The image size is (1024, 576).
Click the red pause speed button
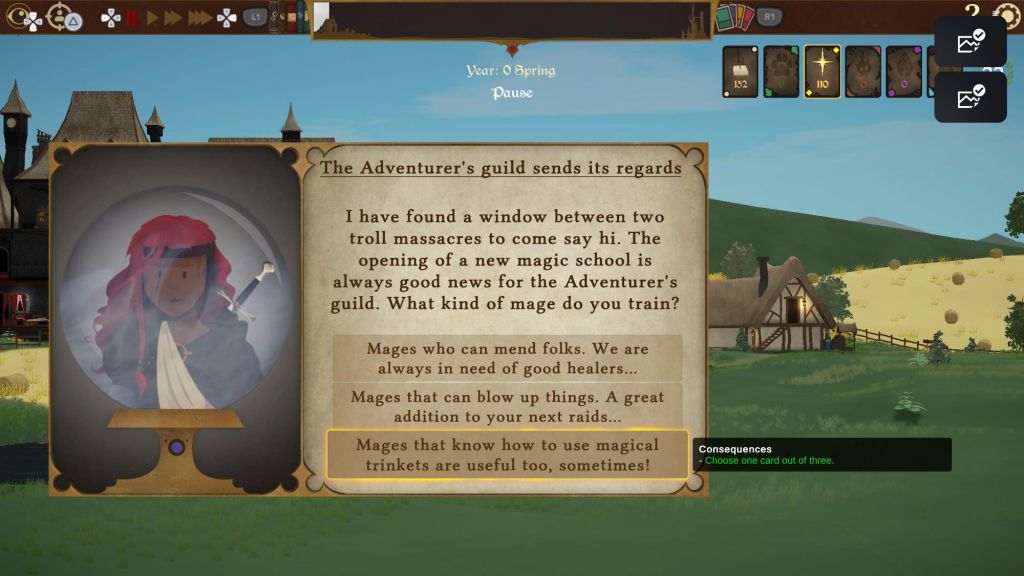[131, 17]
